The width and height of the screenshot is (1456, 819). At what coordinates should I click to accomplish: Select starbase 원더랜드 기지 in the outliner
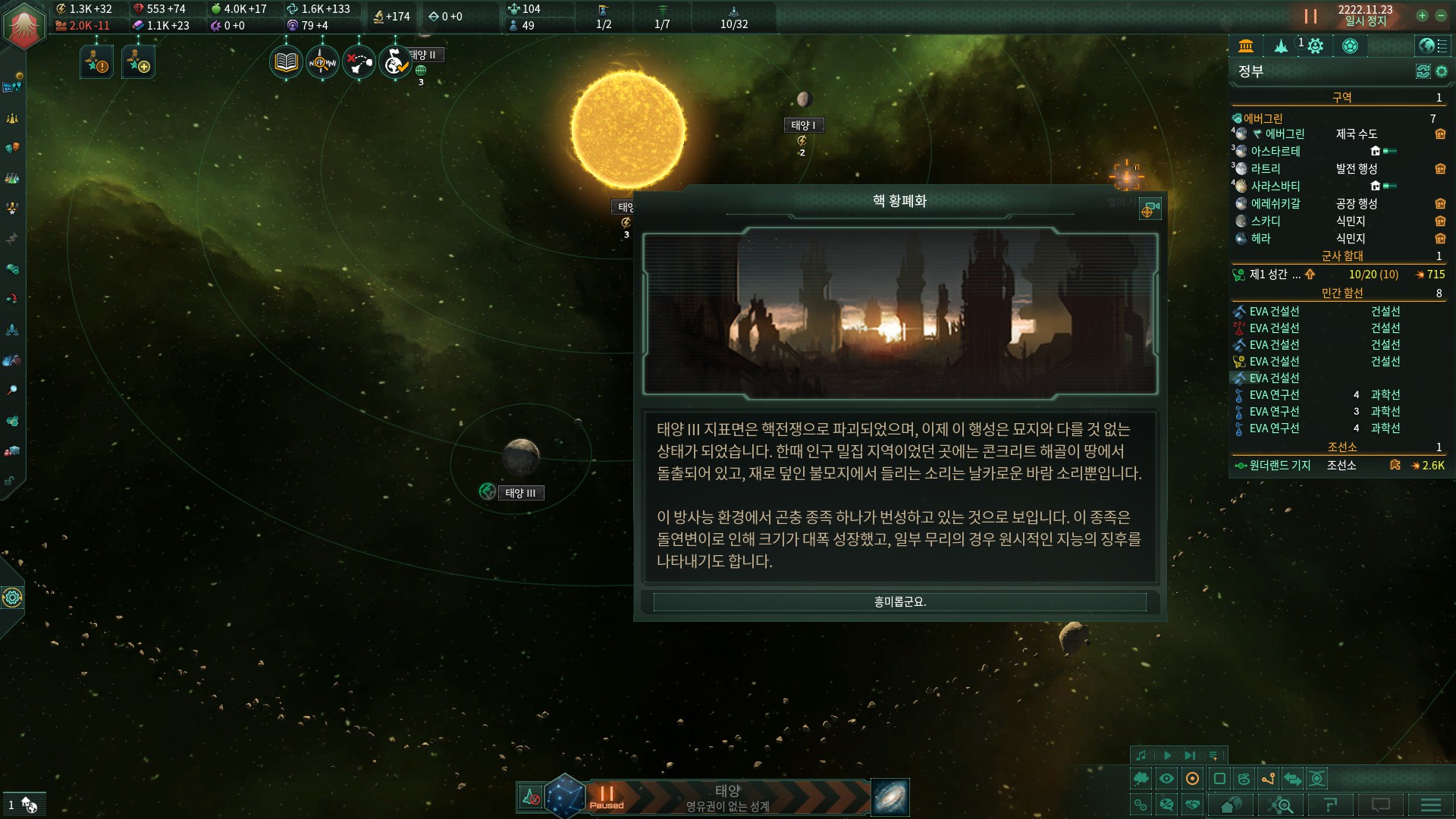(x=1279, y=466)
